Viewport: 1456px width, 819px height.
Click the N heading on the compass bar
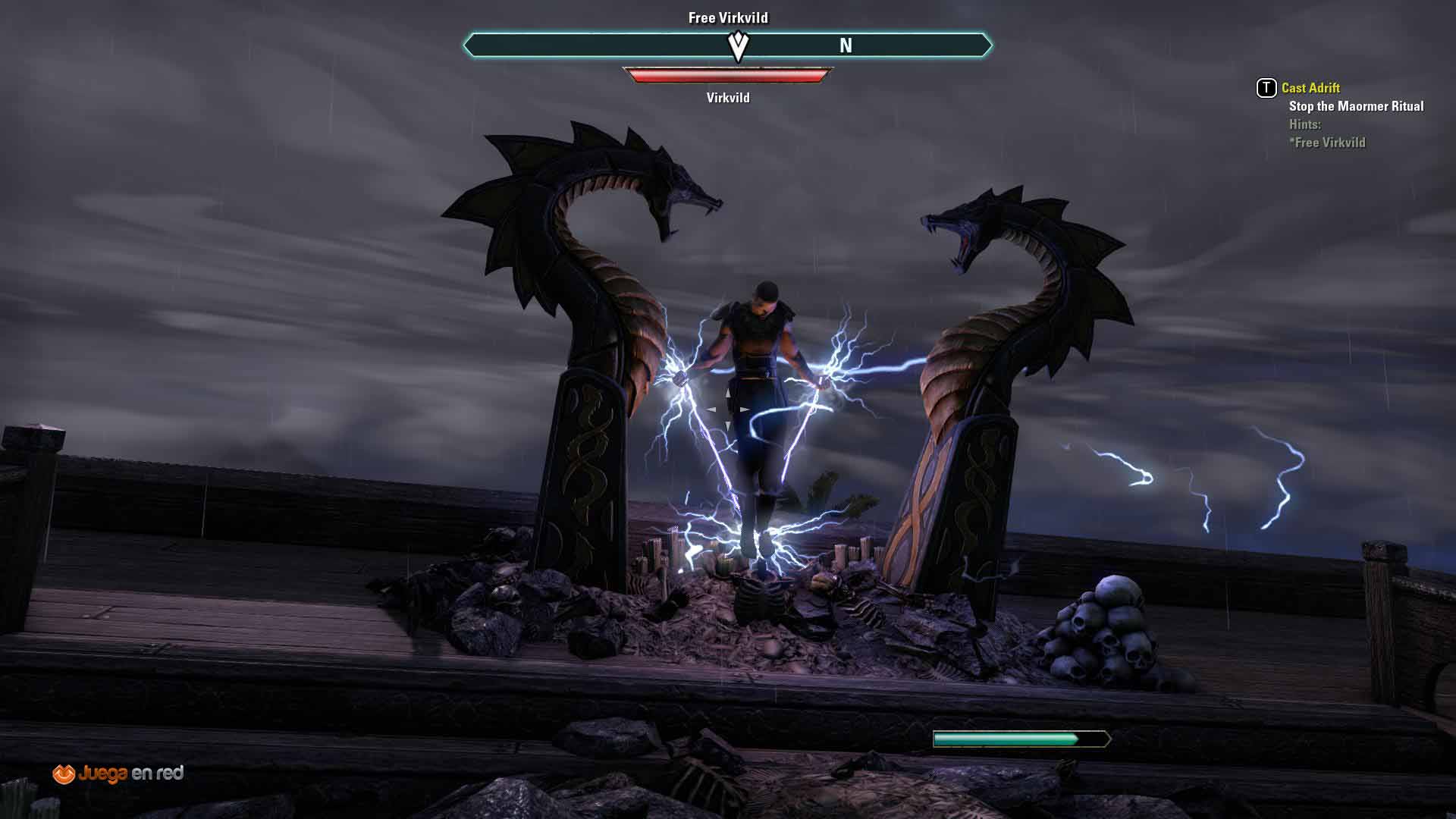[846, 46]
